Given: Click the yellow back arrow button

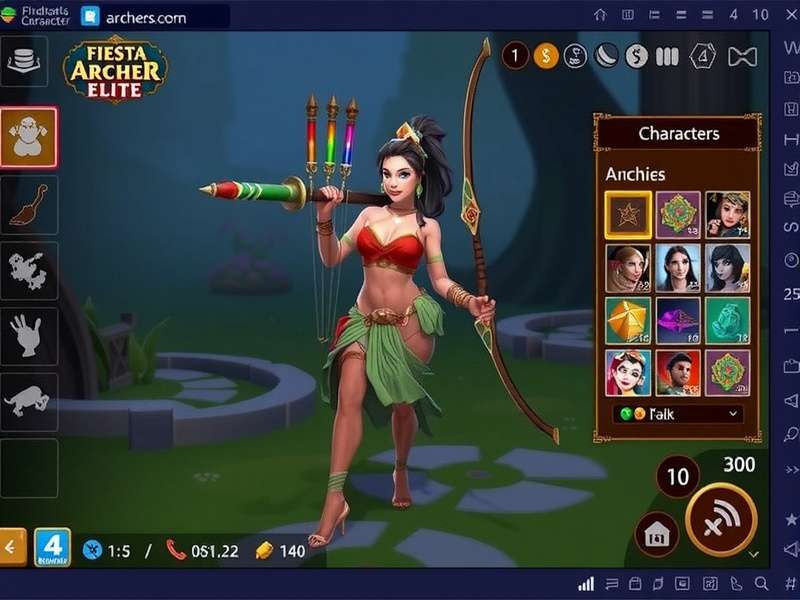Looking at the screenshot, I should [13, 546].
